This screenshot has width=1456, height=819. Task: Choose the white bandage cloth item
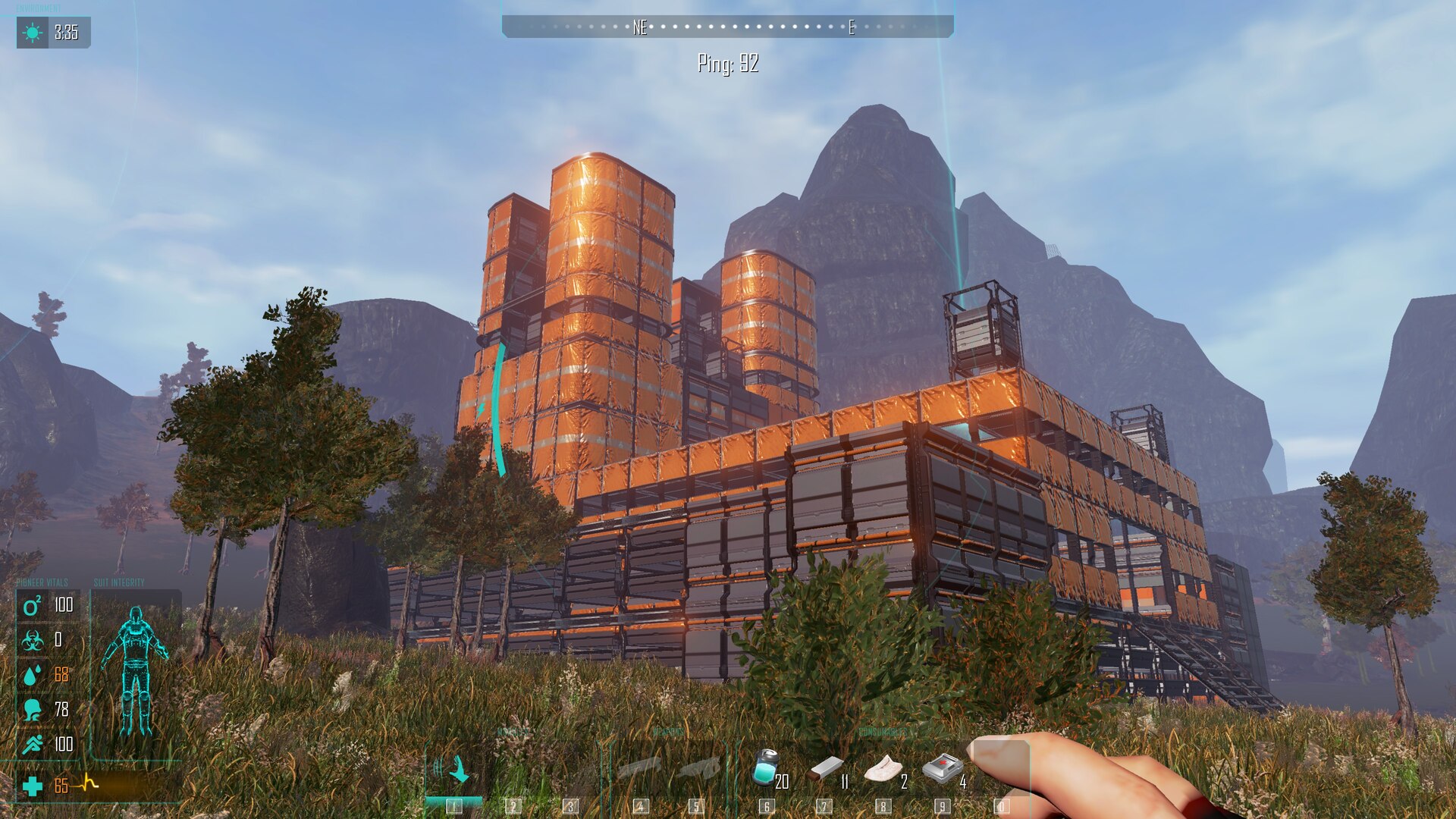click(x=883, y=769)
